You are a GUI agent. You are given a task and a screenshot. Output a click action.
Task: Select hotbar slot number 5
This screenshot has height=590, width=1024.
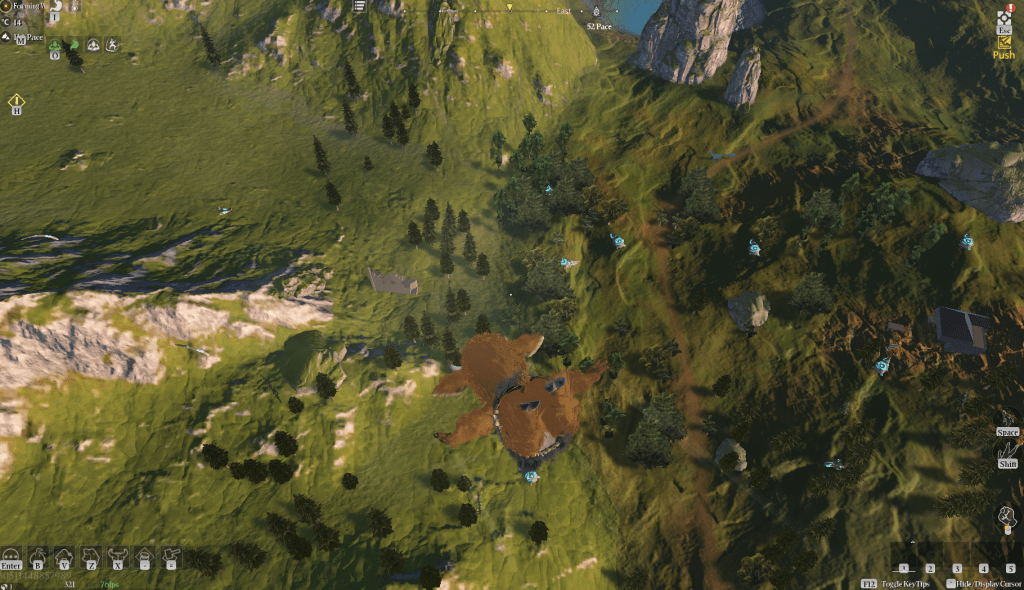tap(1011, 568)
